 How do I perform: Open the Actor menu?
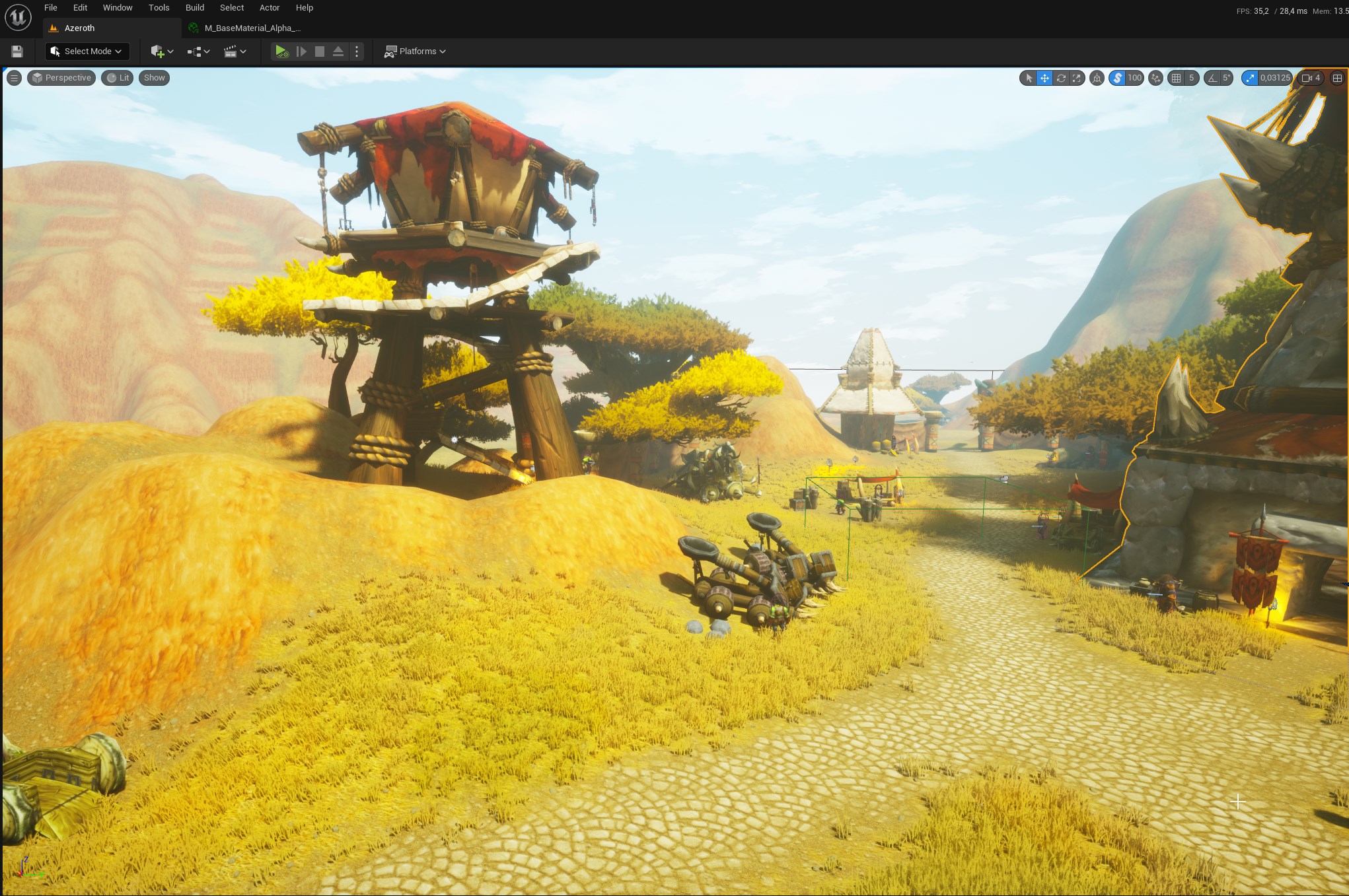[270, 8]
